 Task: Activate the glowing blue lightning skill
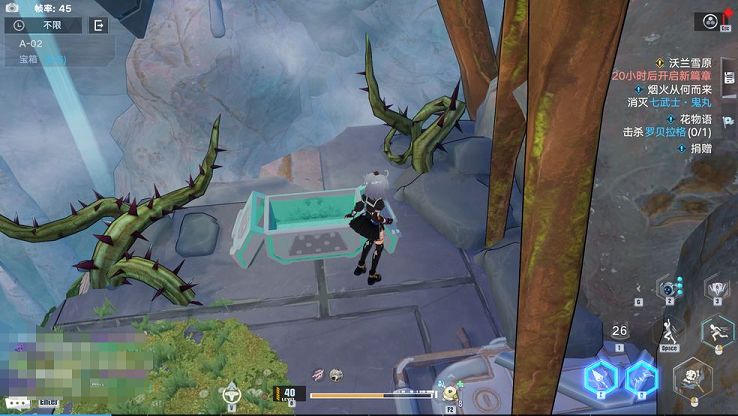click(x=641, y=378)
